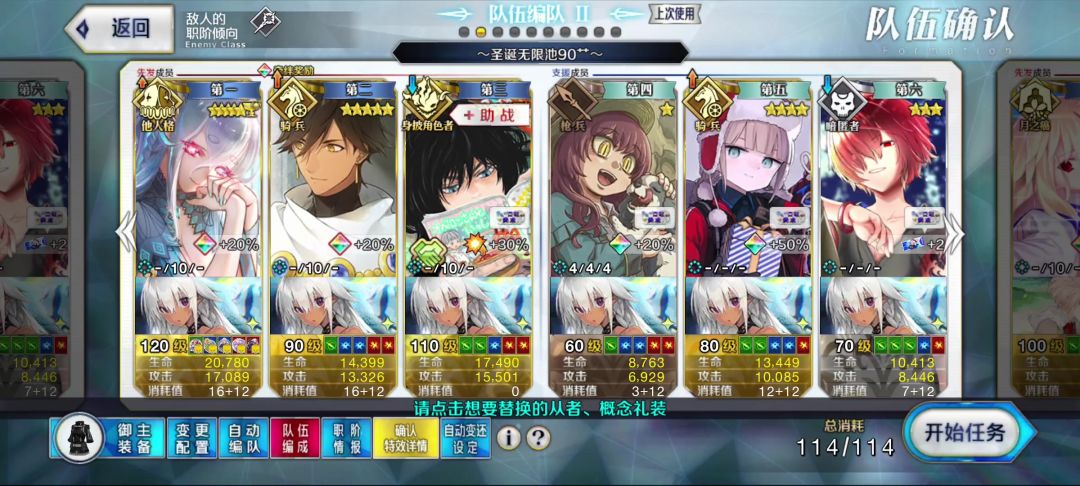Go back with the 返回 button
This screenshot has height=486, width=1080.
tap(112, 28)
